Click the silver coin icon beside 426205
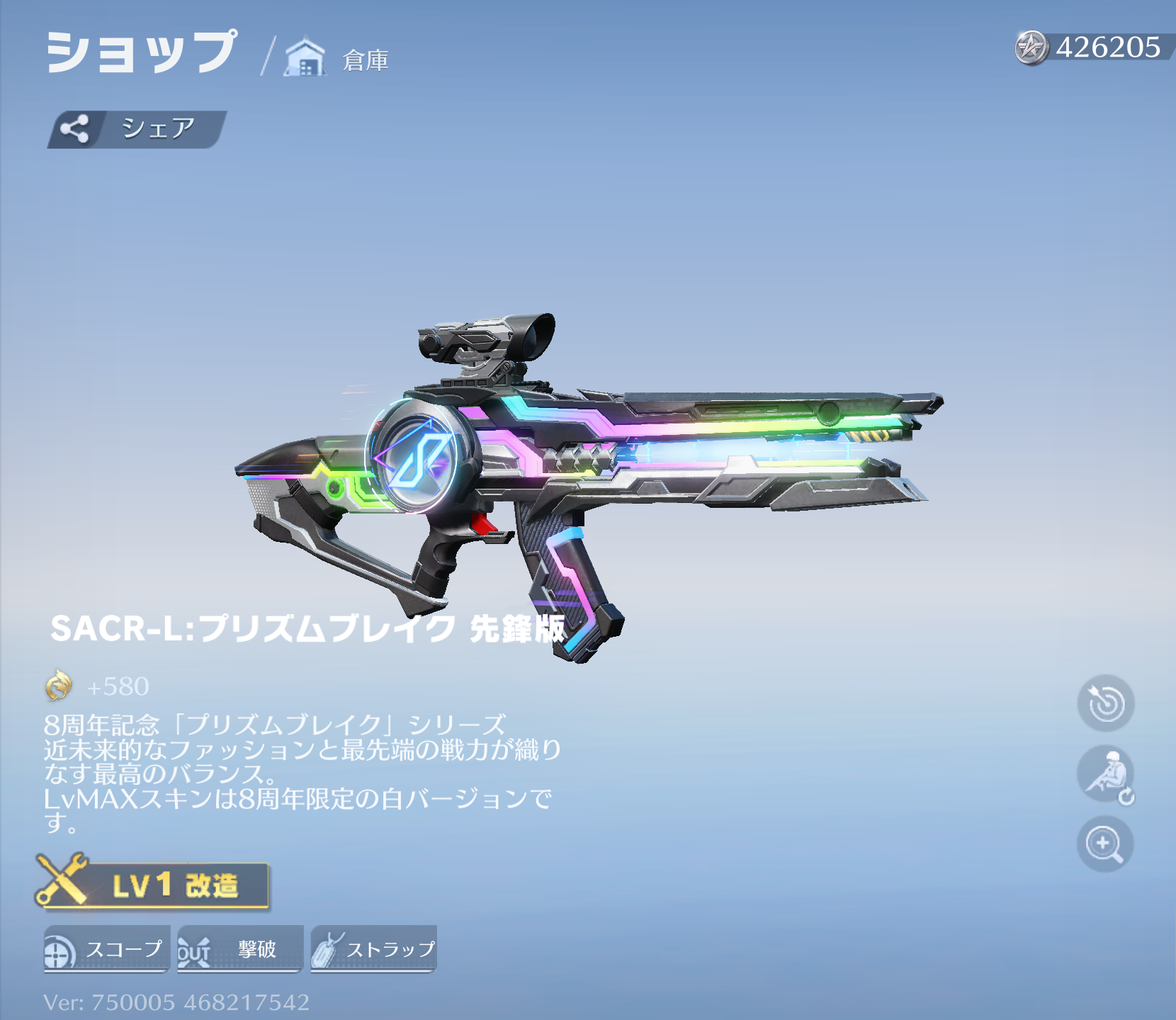The height and width of the screenshot is (1020, 1176). point(1032,48)
